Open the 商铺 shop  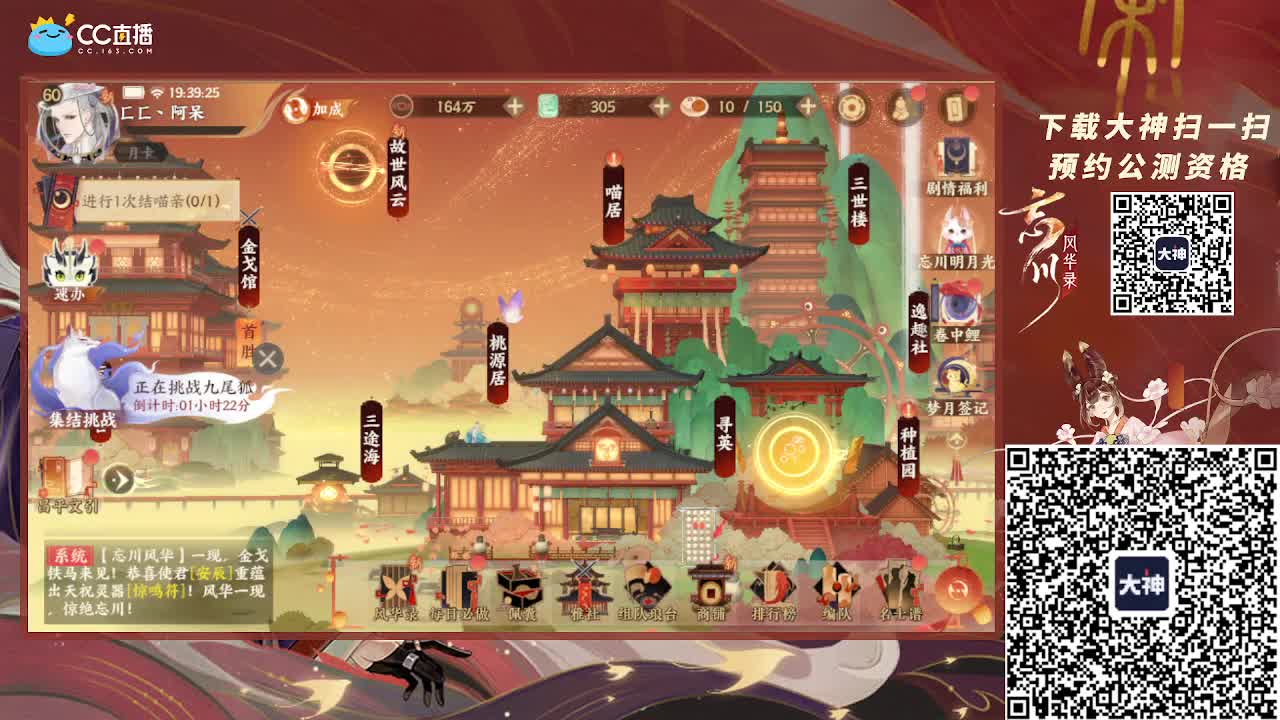[x=711, y=586]
